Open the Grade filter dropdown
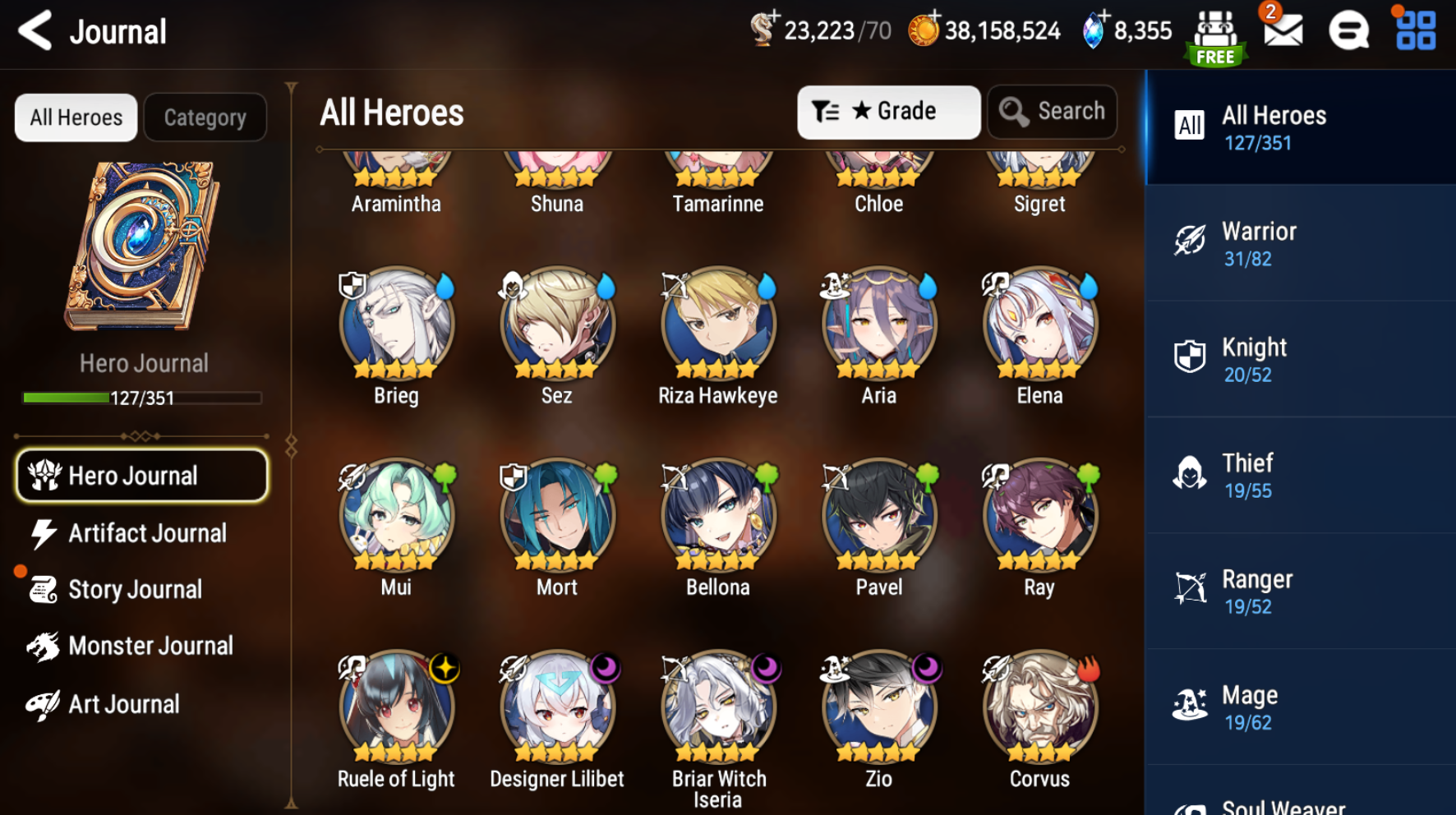The width and height of the screenshot is (1456, 815). pos(888,111)
